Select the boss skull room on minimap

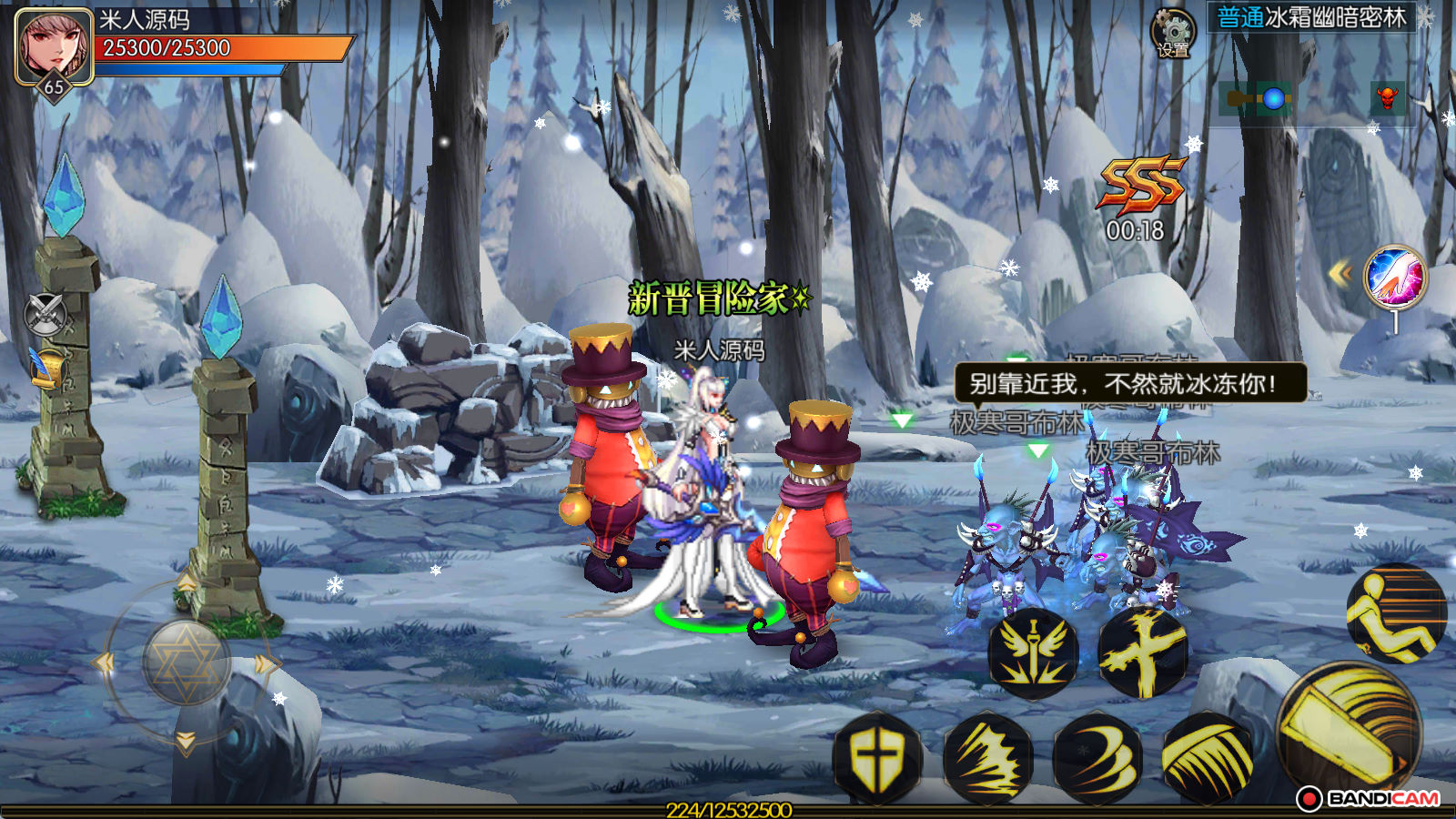1387,97
